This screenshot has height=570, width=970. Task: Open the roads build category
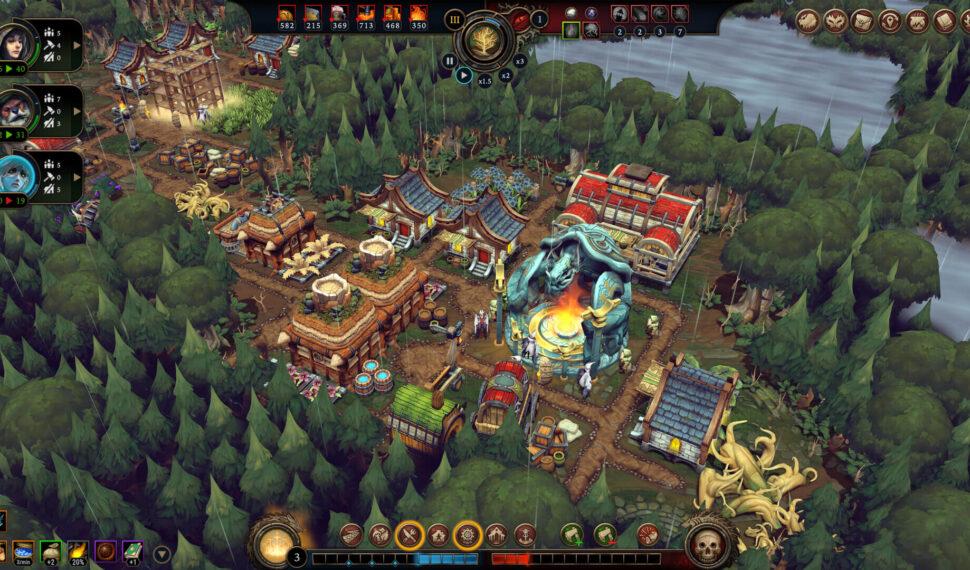[351, 535]
